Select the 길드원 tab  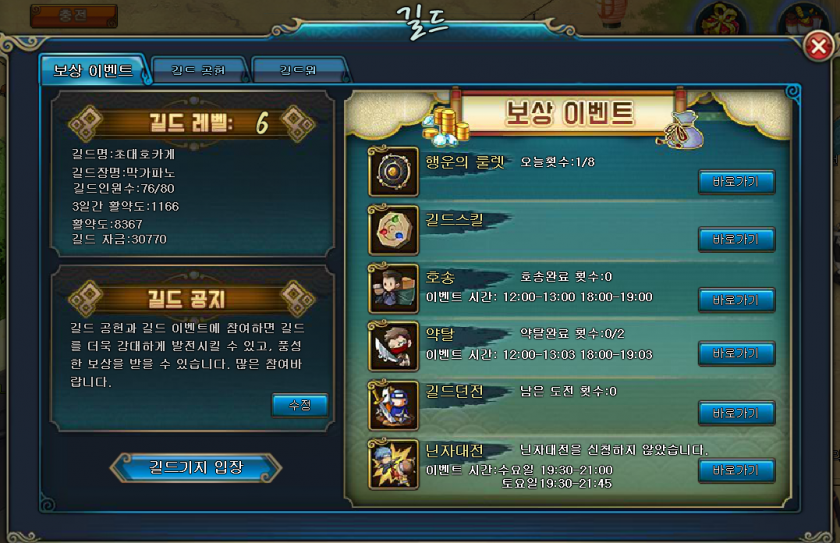[x=299, y=71]
